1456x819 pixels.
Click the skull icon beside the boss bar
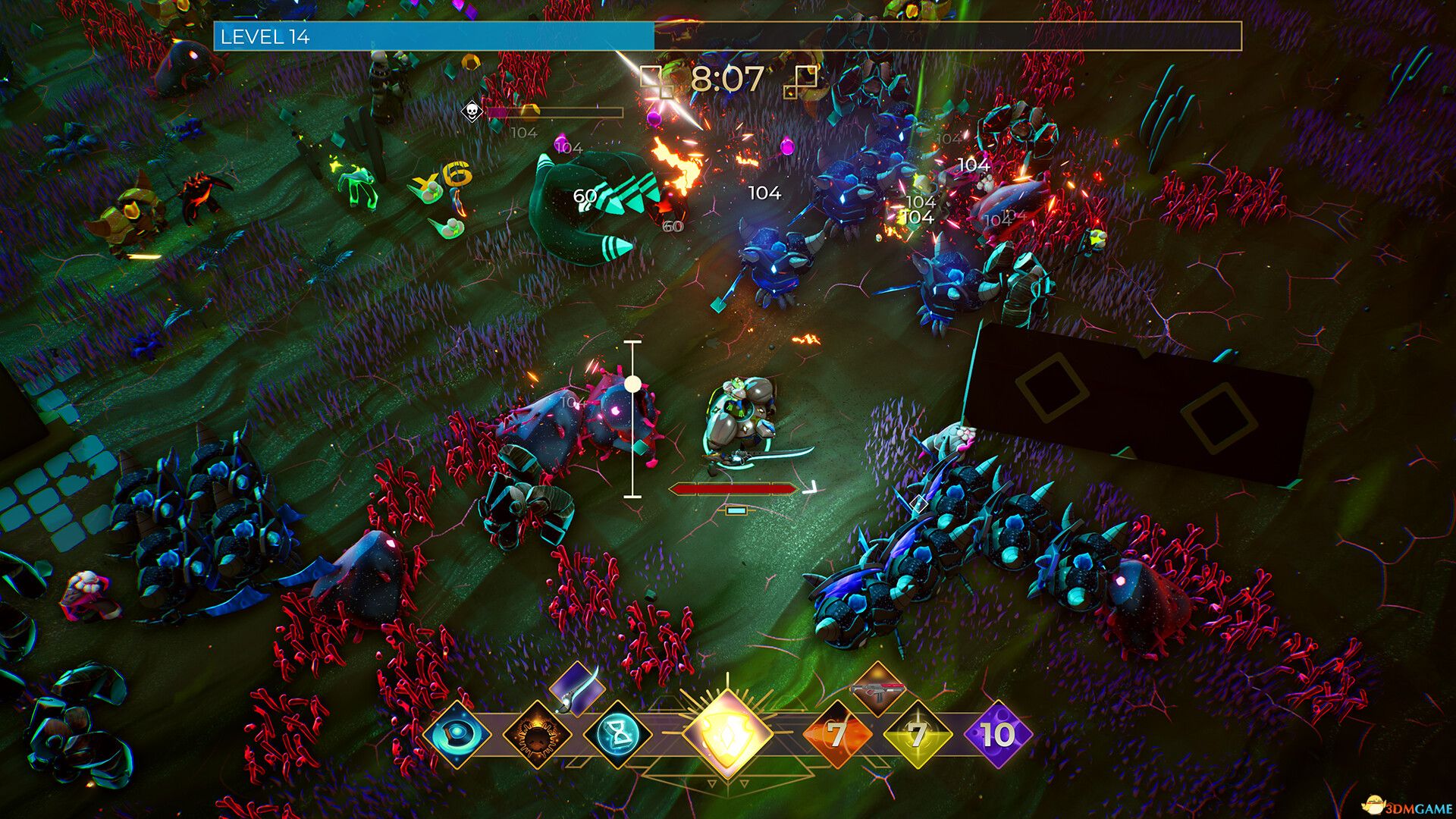coord(470,112)
